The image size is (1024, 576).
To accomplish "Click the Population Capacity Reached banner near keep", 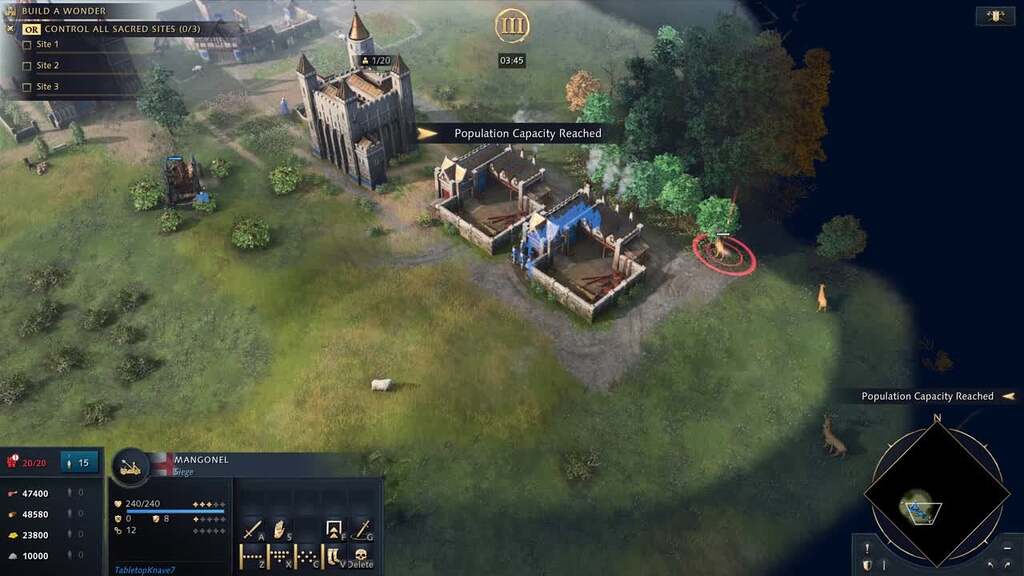I will tap(526, 133).
